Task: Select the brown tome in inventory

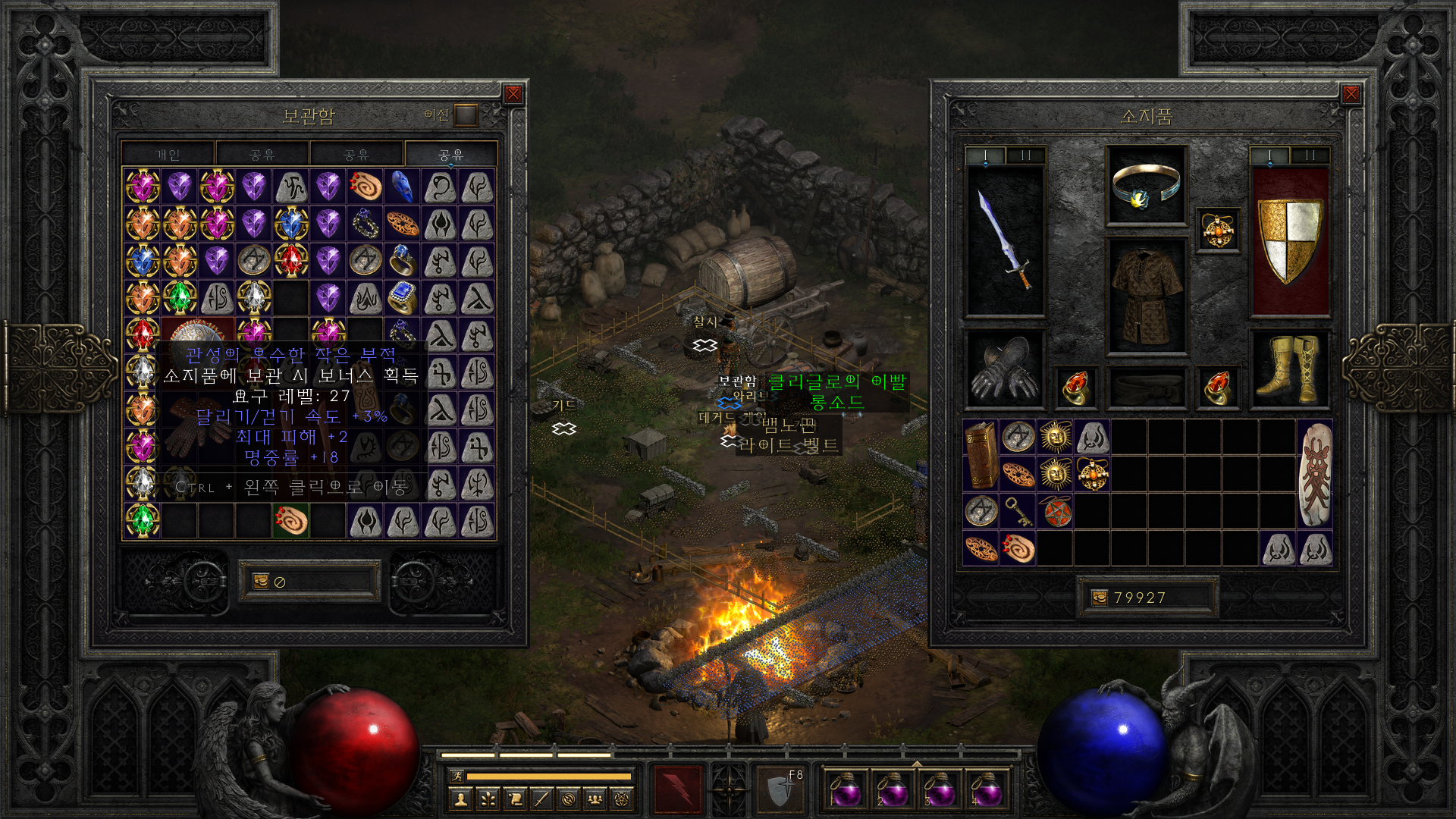Action: tap(981, 455)
